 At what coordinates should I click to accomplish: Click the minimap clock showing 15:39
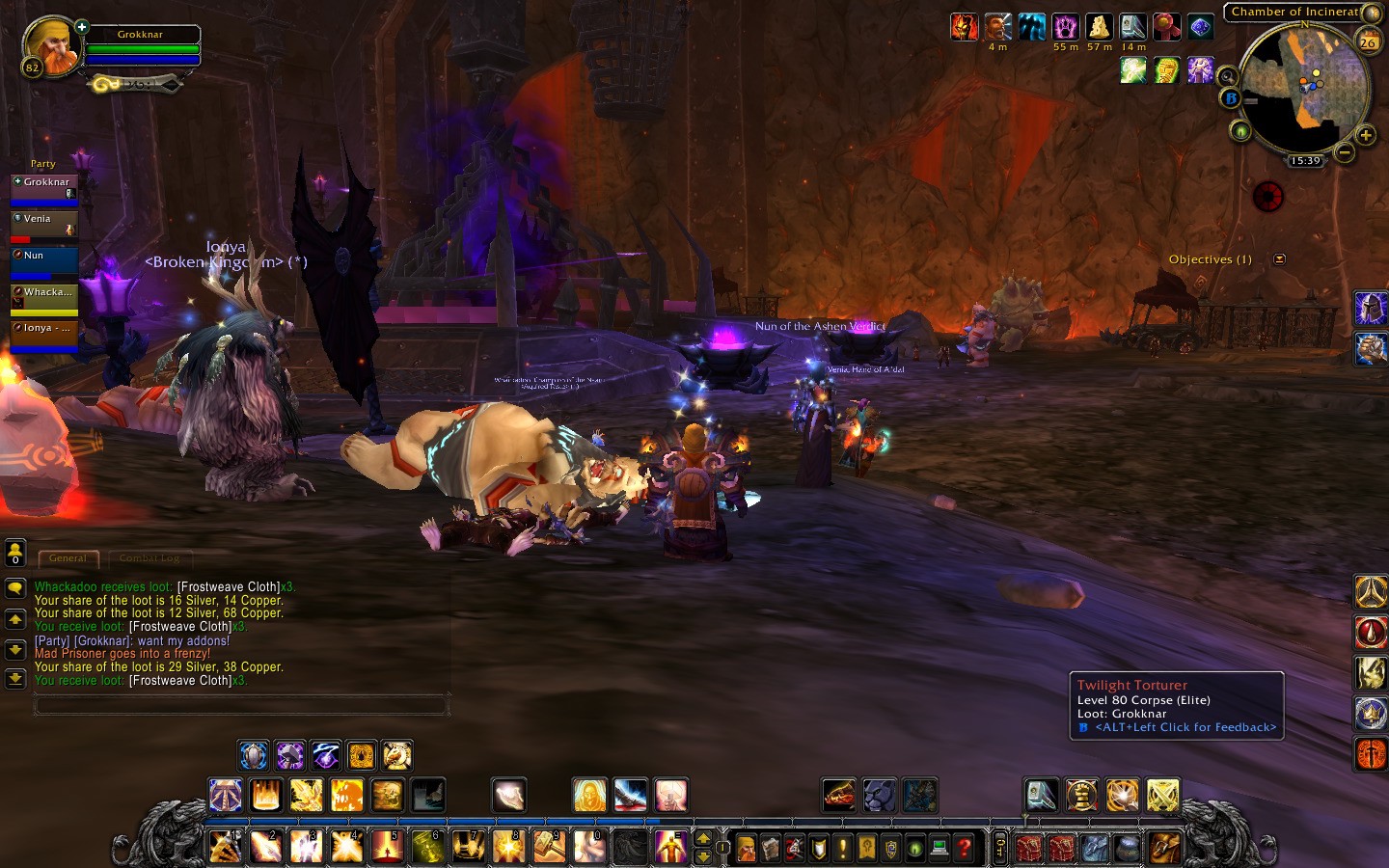click(x=1304, y=161)
